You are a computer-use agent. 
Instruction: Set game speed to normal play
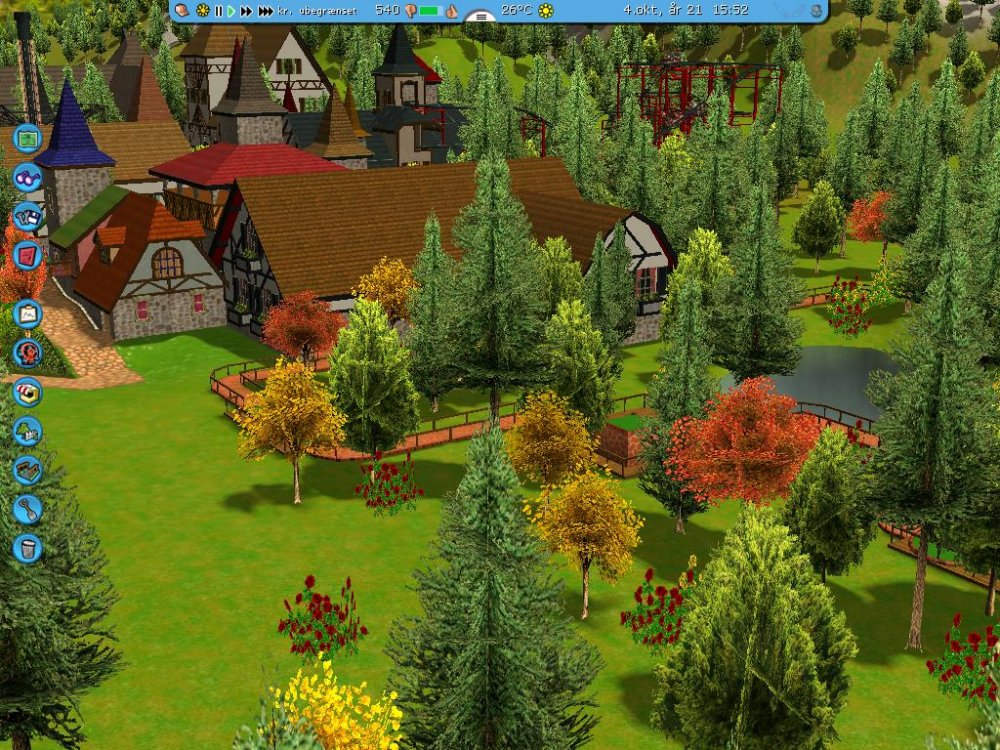tap(231, 11)
